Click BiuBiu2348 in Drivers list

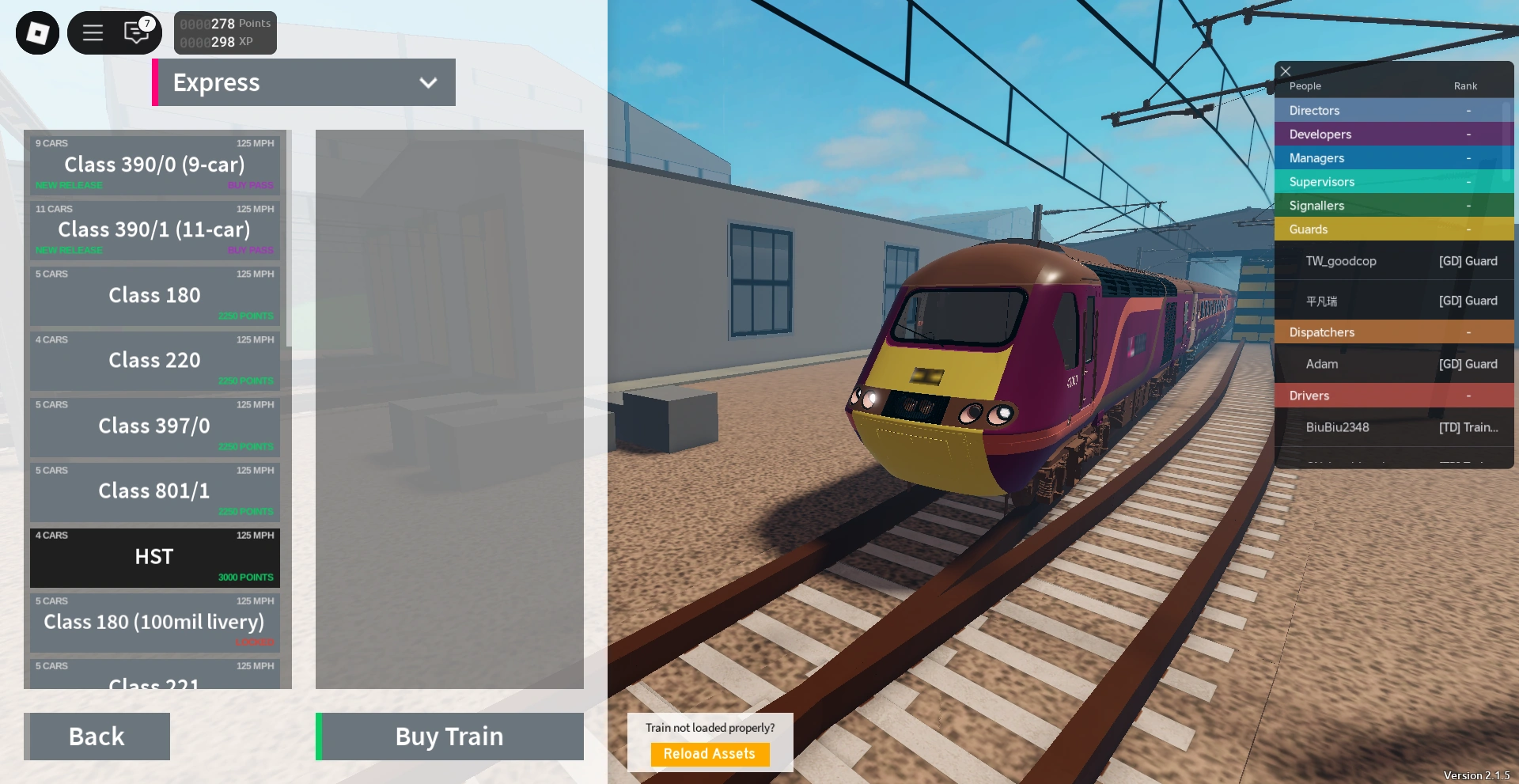click(x=1392, y=427)
